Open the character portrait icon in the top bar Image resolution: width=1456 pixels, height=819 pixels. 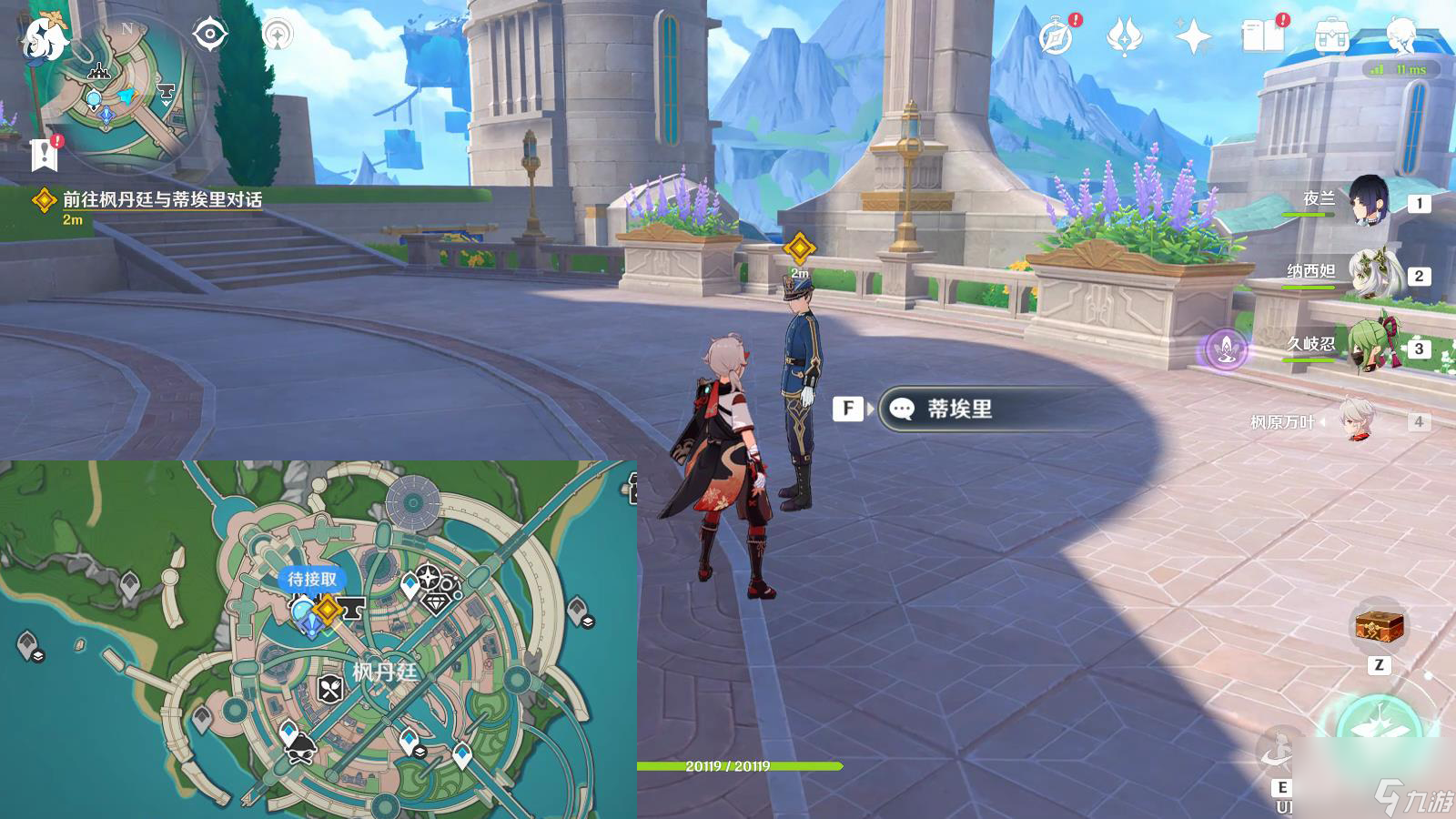point(1400,36)
